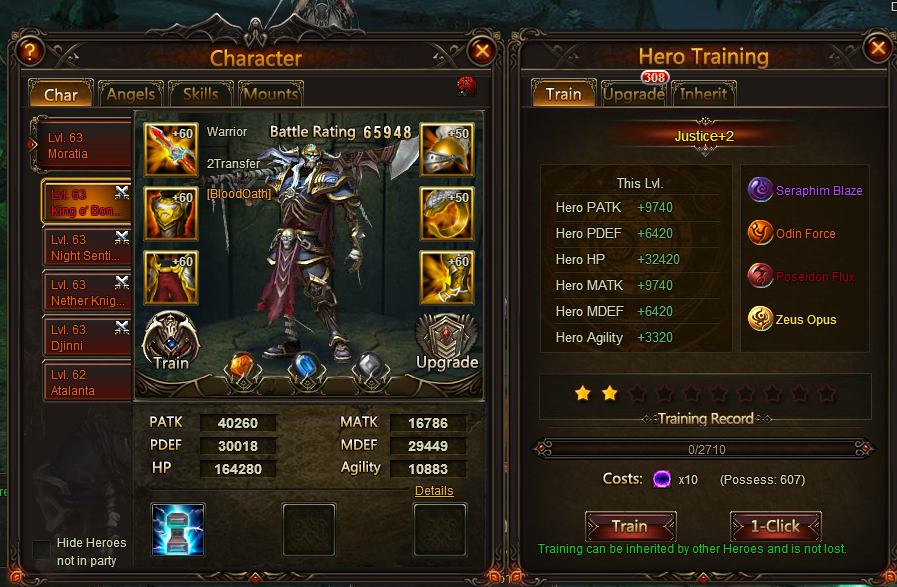The width and height of the screenshot is (897, 587).
Task: Choose the Night Sentinel hero row
Action: point(87,248)
